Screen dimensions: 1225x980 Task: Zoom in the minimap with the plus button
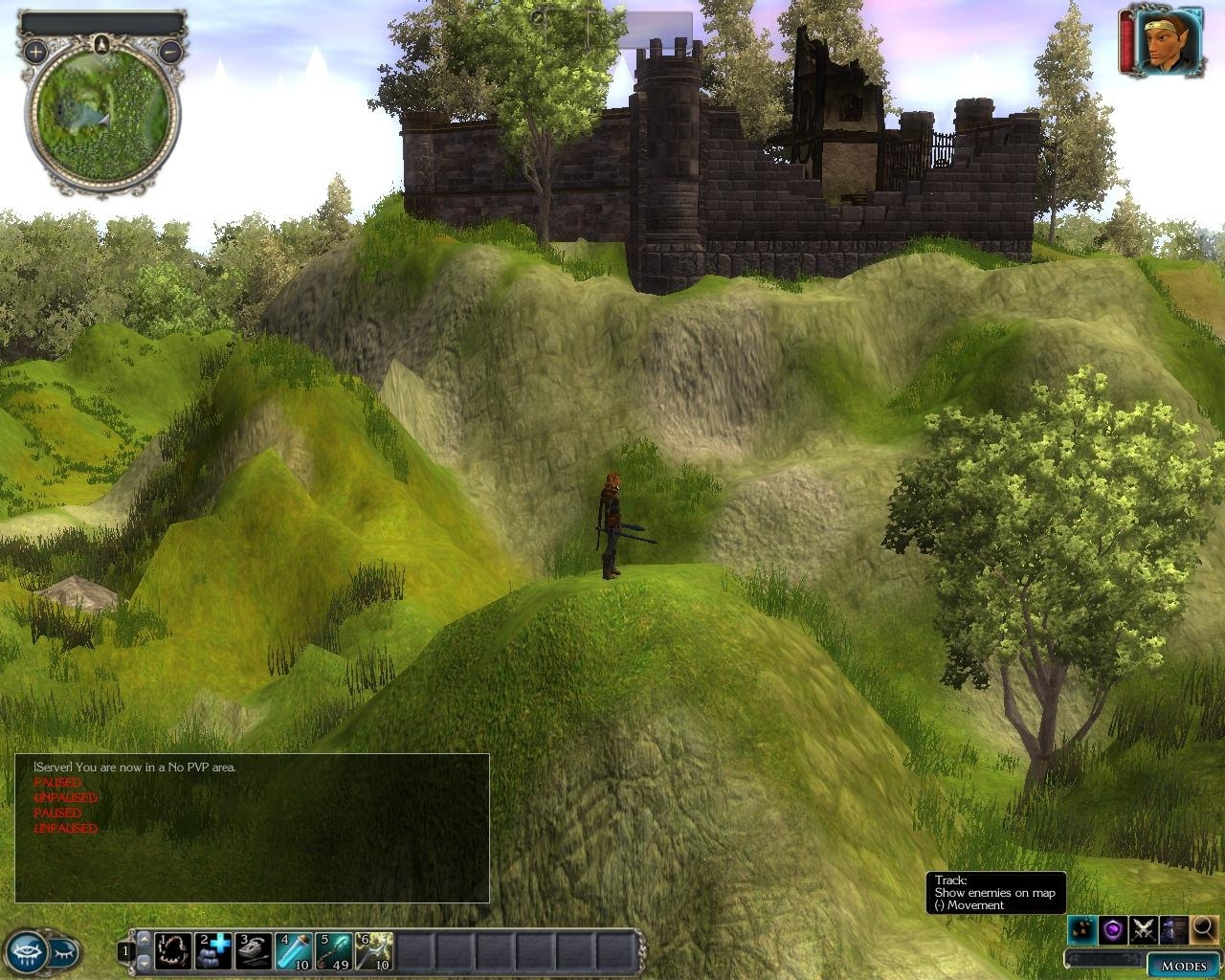[34, 52]
